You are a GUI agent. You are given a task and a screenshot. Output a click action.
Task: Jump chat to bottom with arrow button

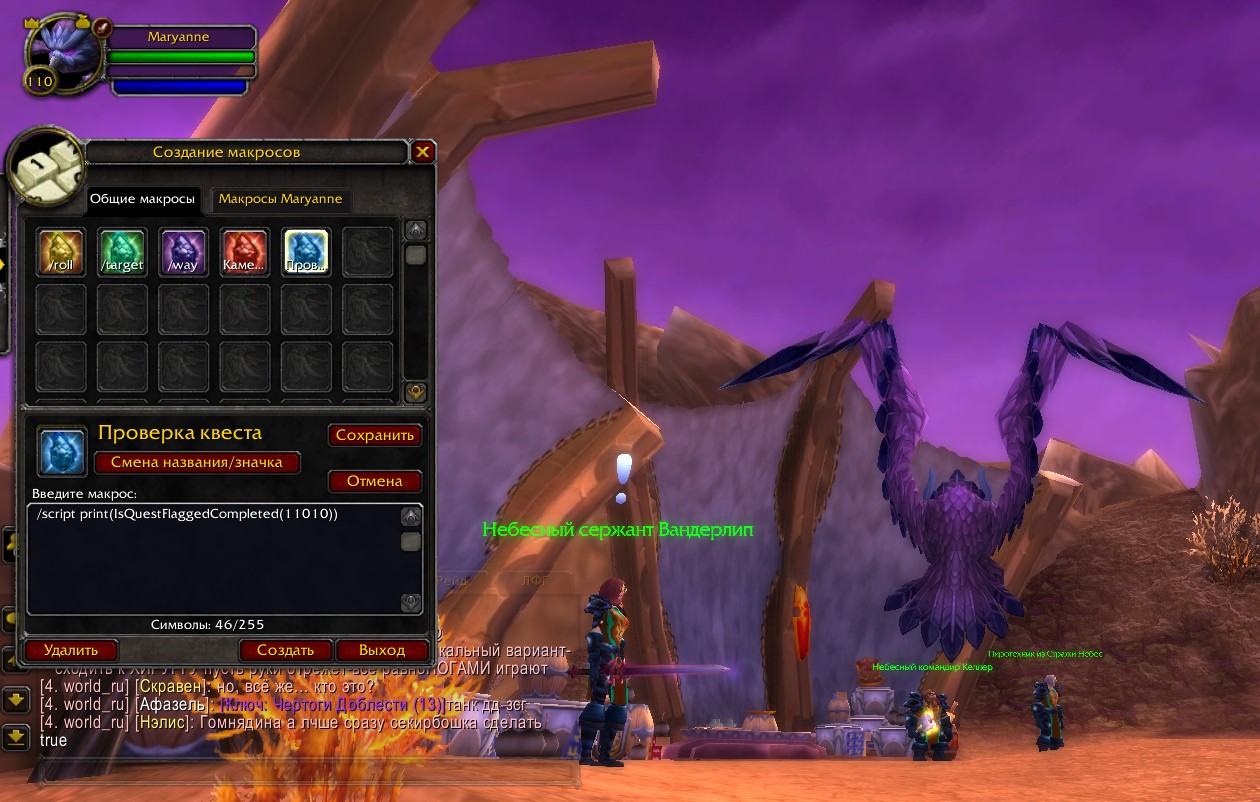[x=15, y=737]
